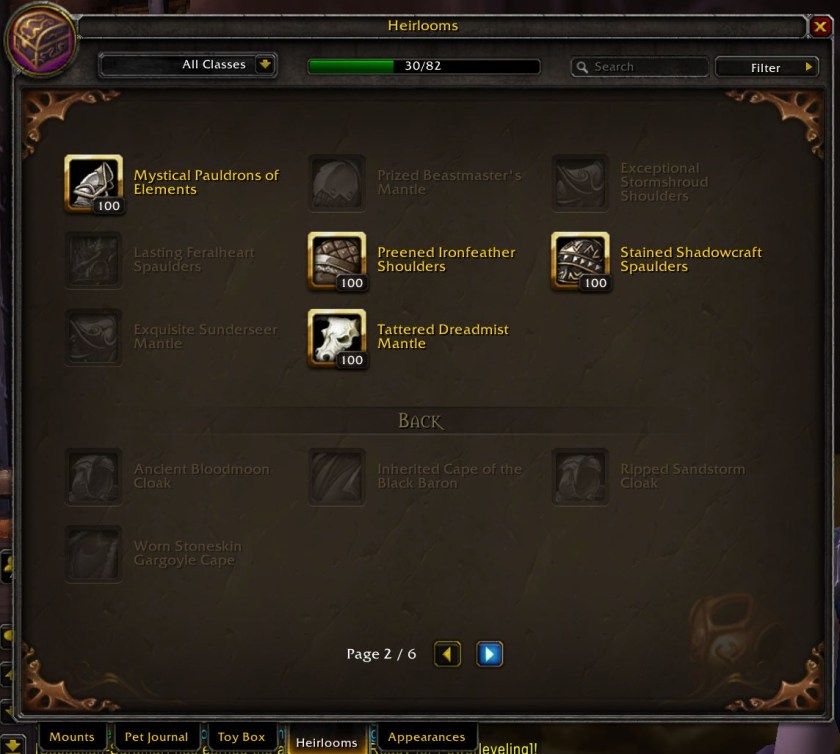Open the Pet Journal tab
This screenshot has height=754, width=840.
[x=156, y=738]
